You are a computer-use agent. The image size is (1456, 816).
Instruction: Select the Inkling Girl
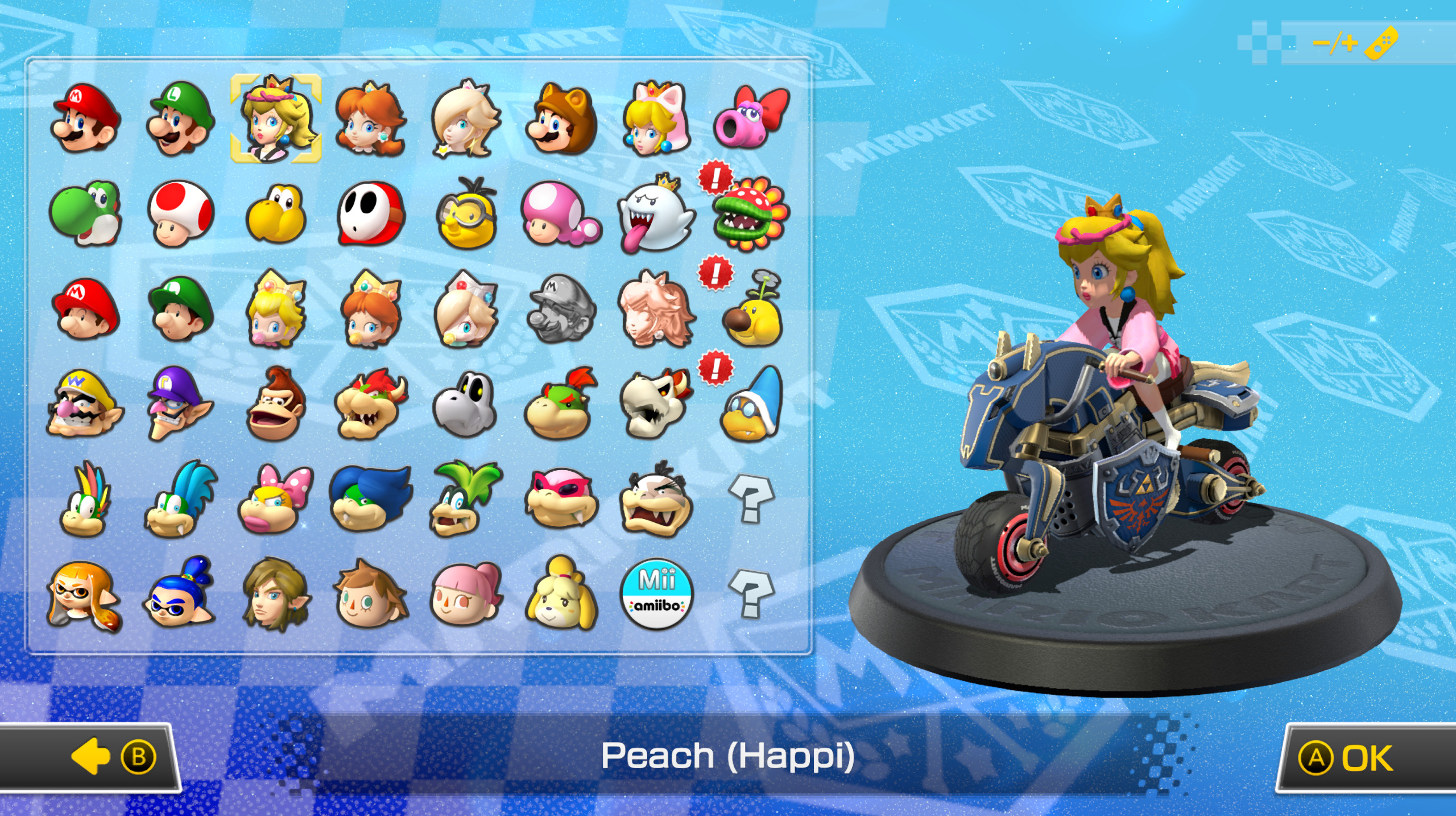(85, 595)
